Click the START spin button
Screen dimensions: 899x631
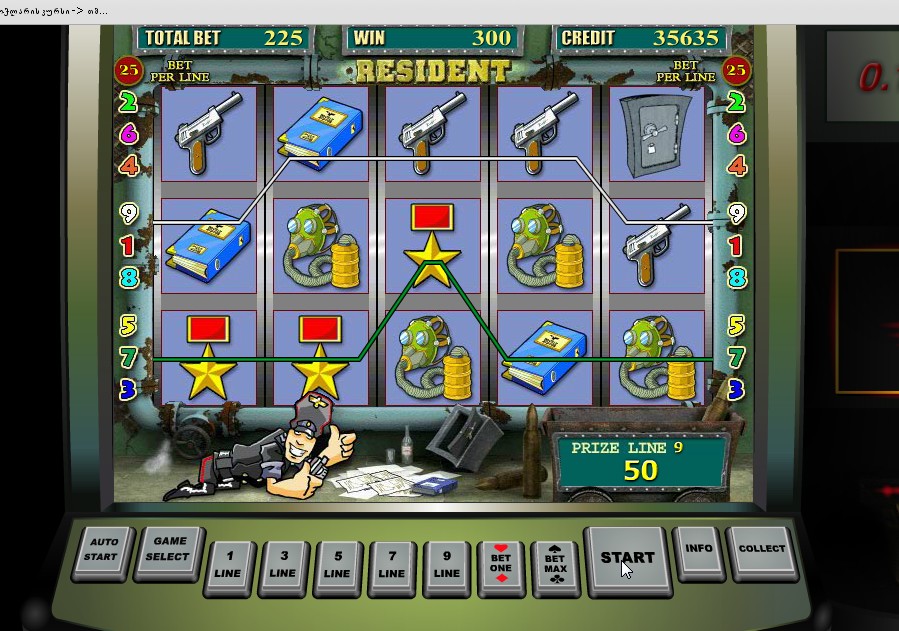pos(626,559)
